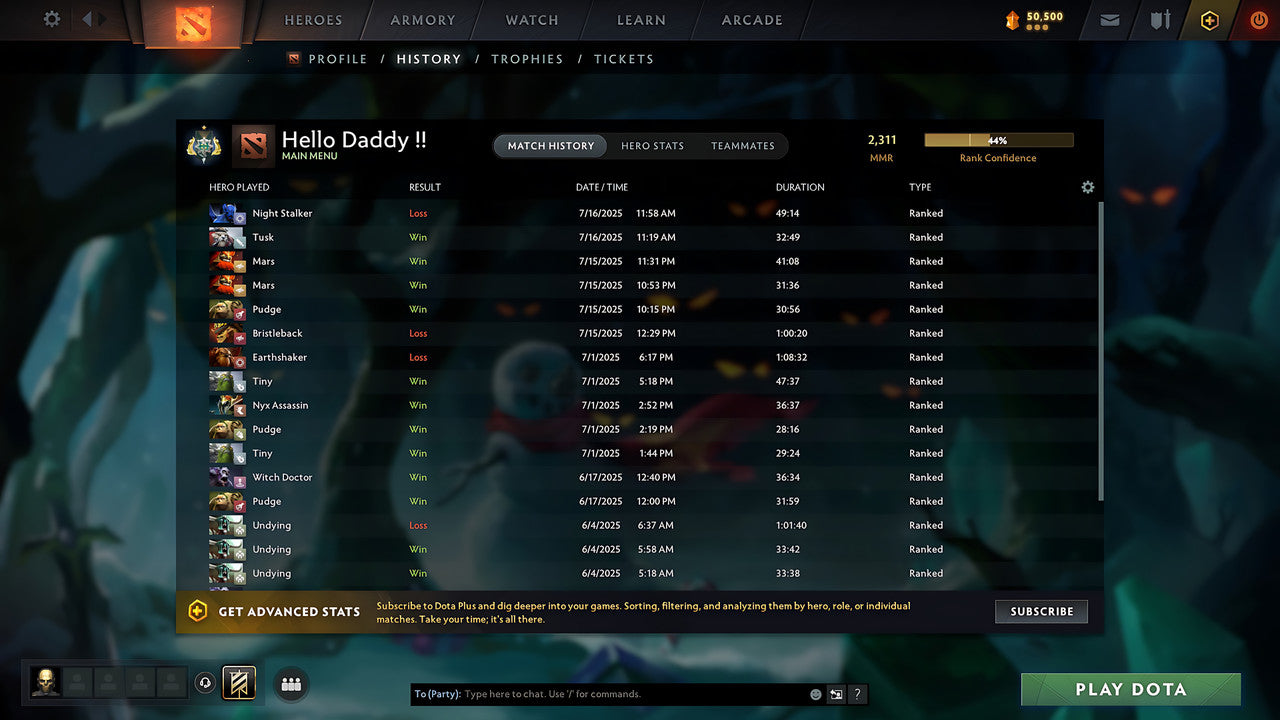Image resolution: width=1280 pixels, height=720 pixels.
Task: Open the emoticon picker in chat bar
Action: (x=815, y=693)
